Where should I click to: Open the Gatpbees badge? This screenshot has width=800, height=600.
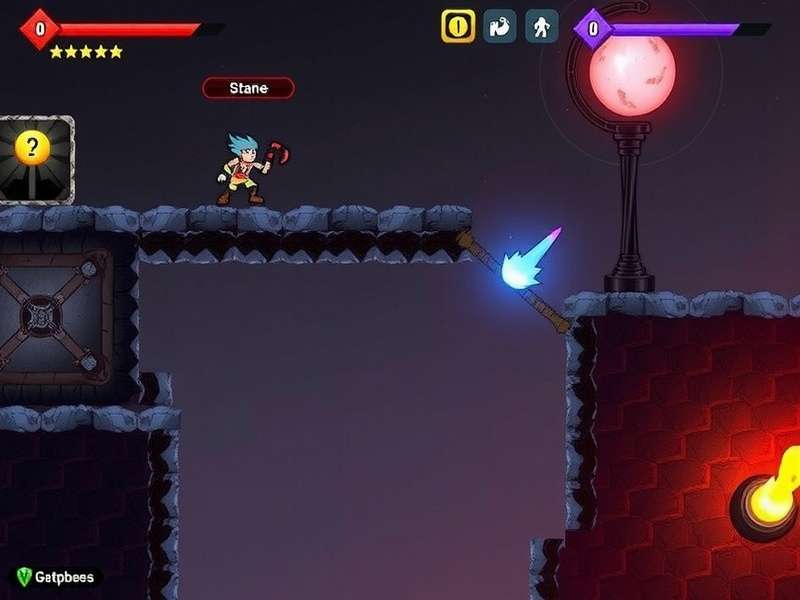(x=56, y=577)
